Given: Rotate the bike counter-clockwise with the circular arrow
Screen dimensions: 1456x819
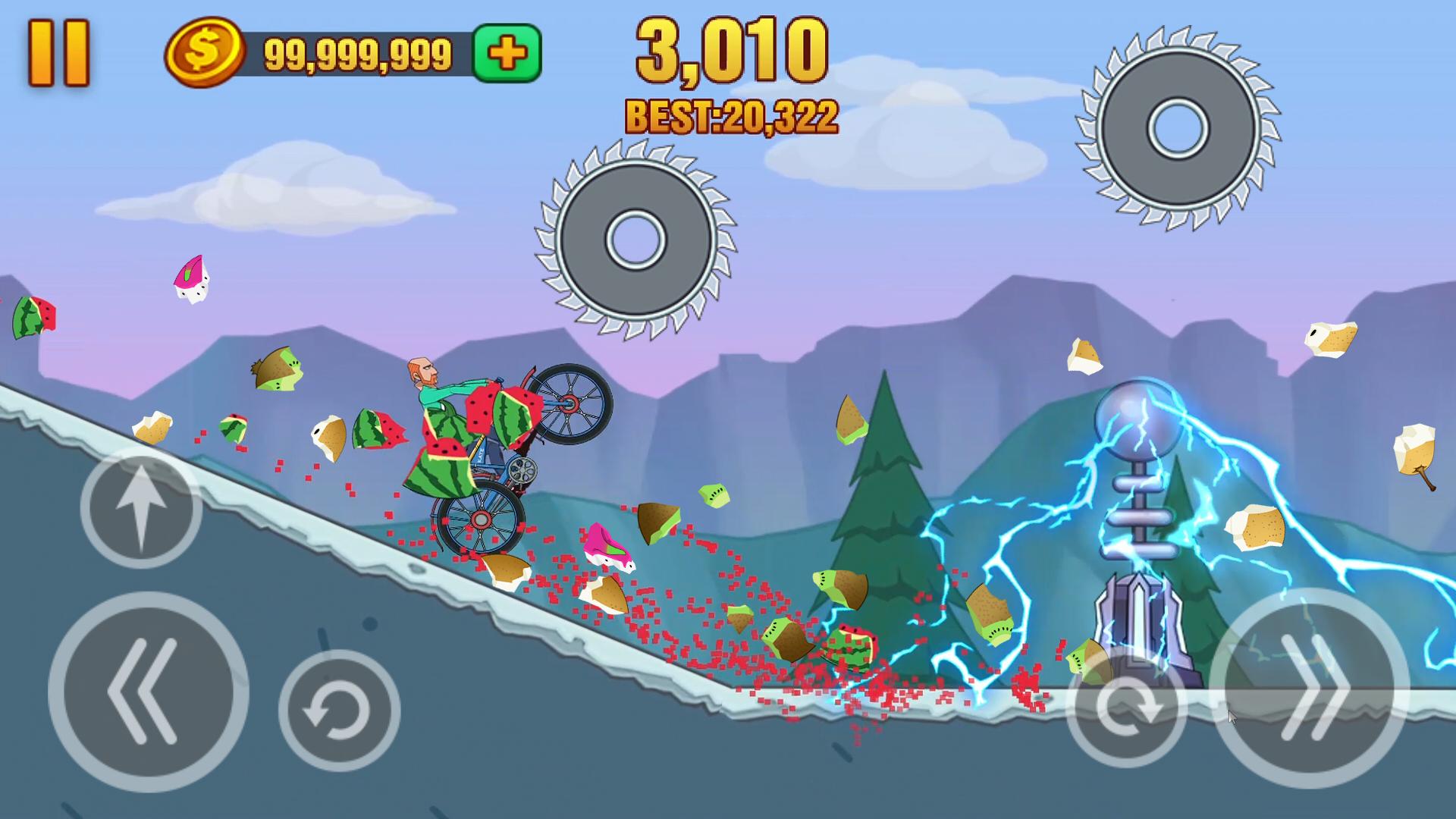Looking at the screenshot, I should 339,711.
